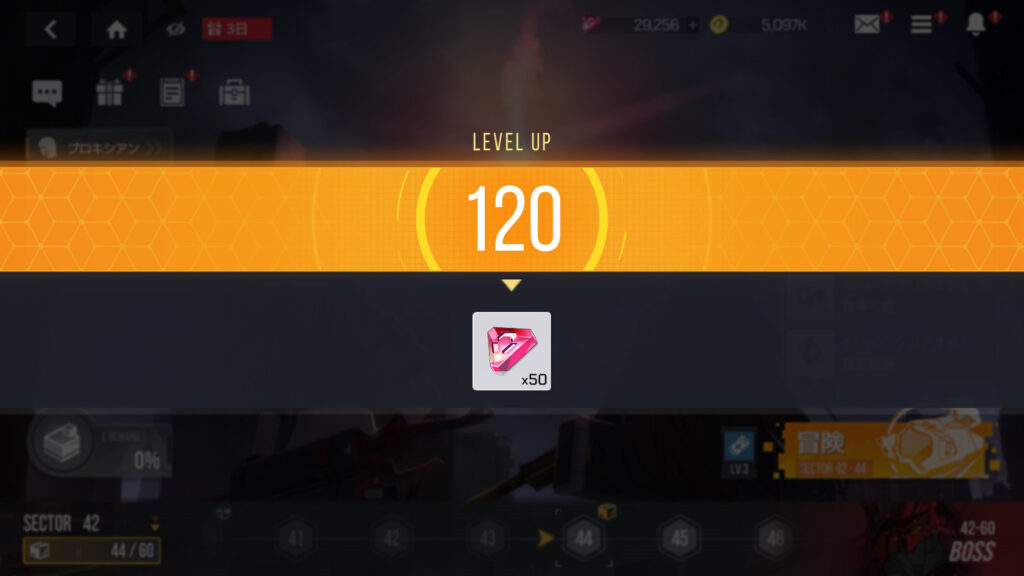Open the プロキシアン player profile

tap(99, 148)
